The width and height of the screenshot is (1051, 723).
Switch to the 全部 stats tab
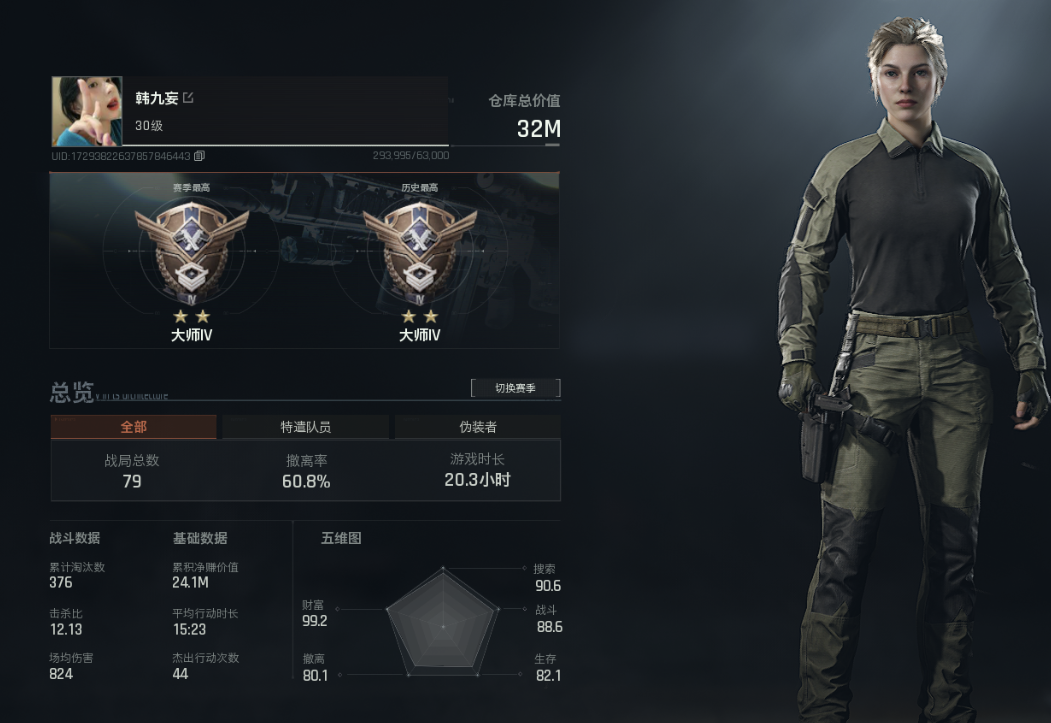click(x=133, y=427)
